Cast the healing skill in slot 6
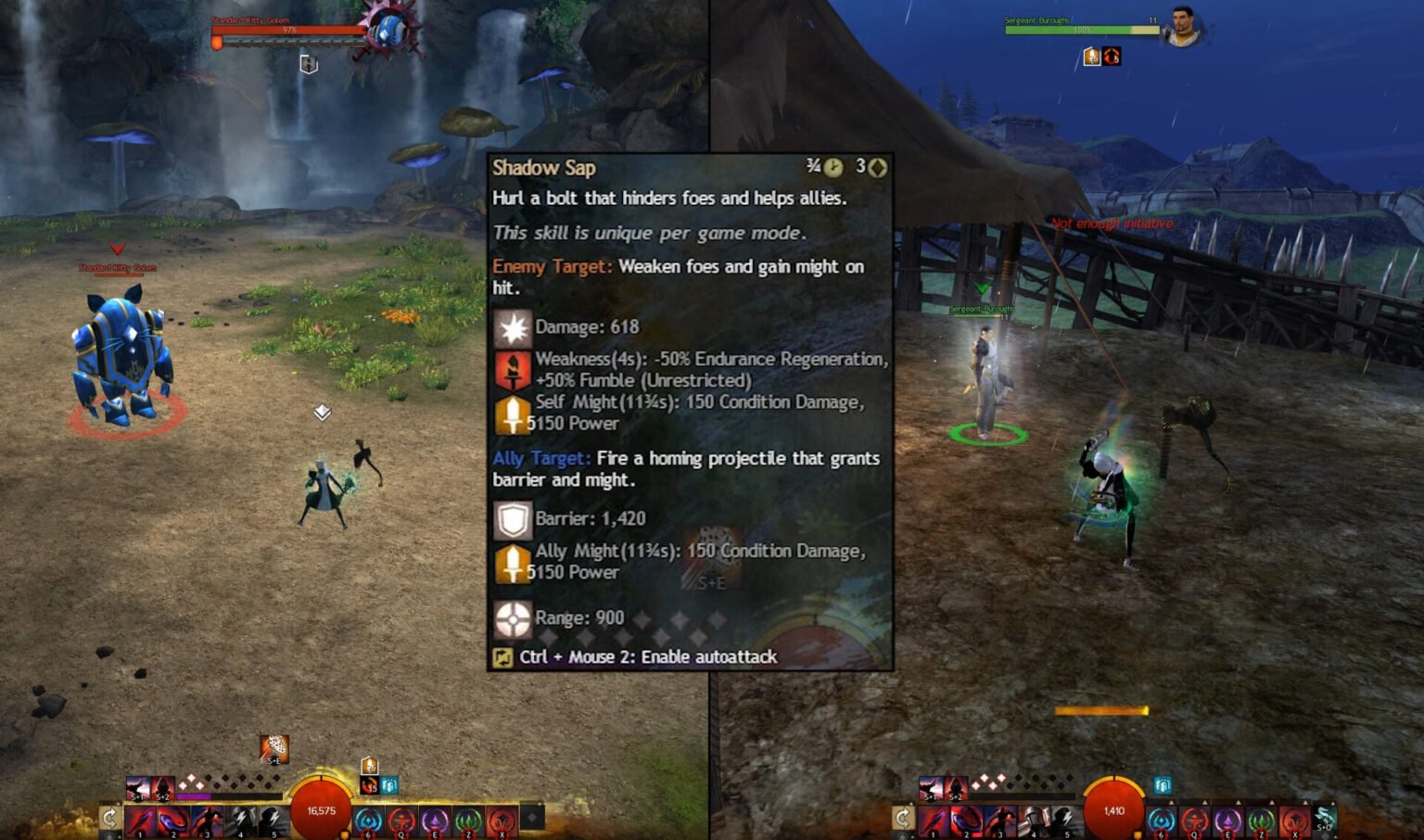The height and width of the screenshot is (840, 1424). (x=368, y=820)
